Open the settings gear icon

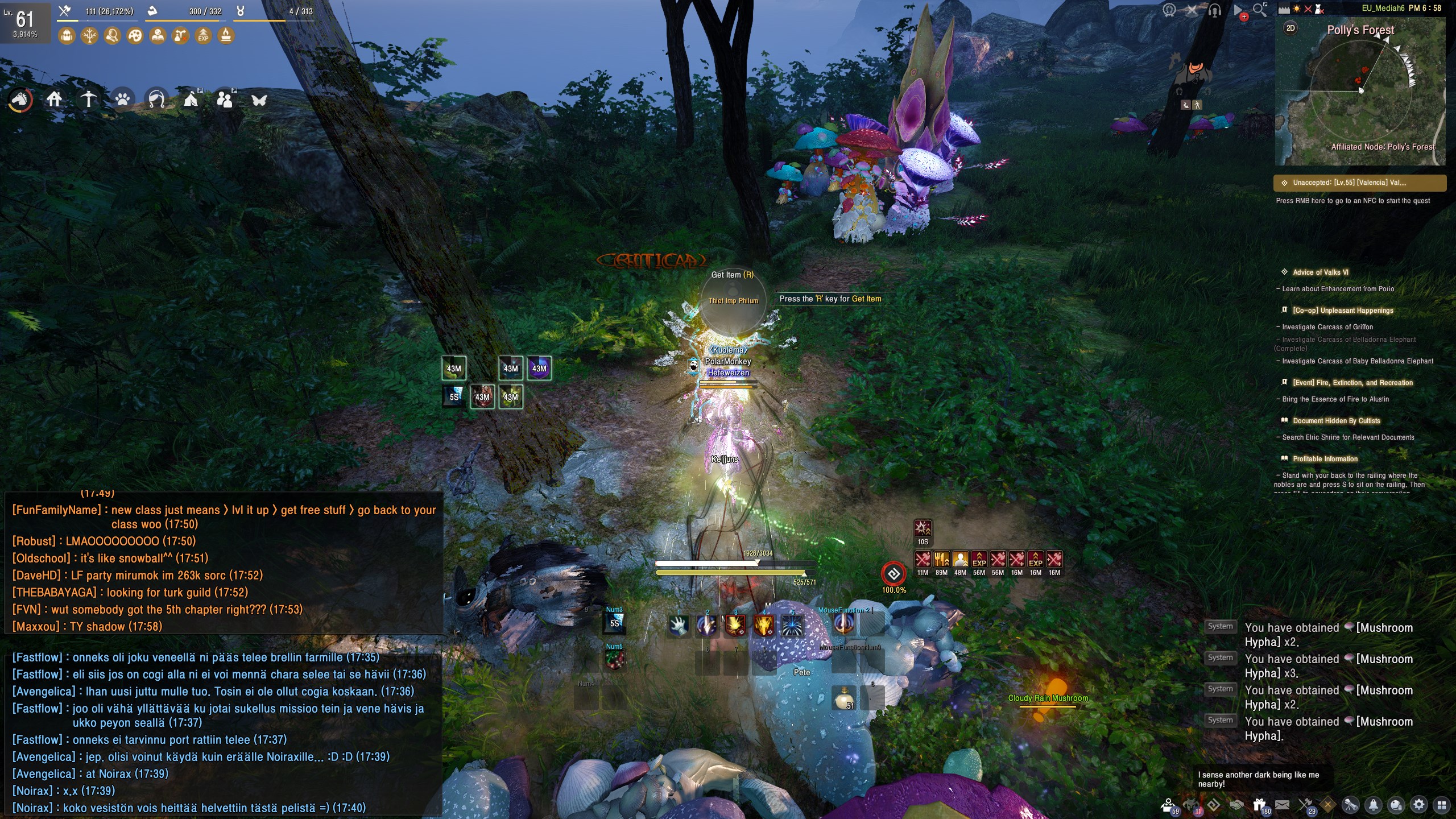[x=1419, y=804]
